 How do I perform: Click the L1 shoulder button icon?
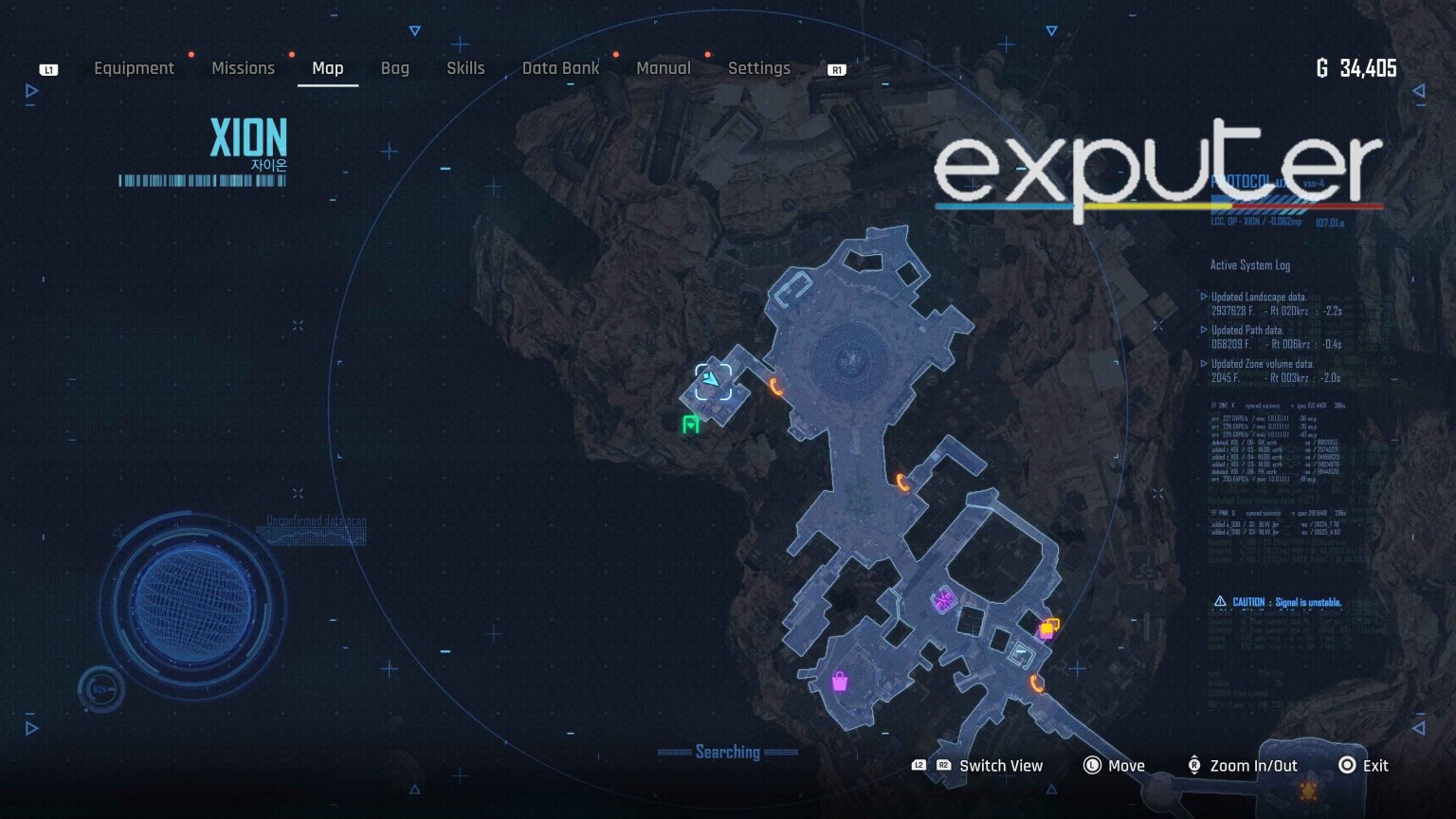[46, 68]
